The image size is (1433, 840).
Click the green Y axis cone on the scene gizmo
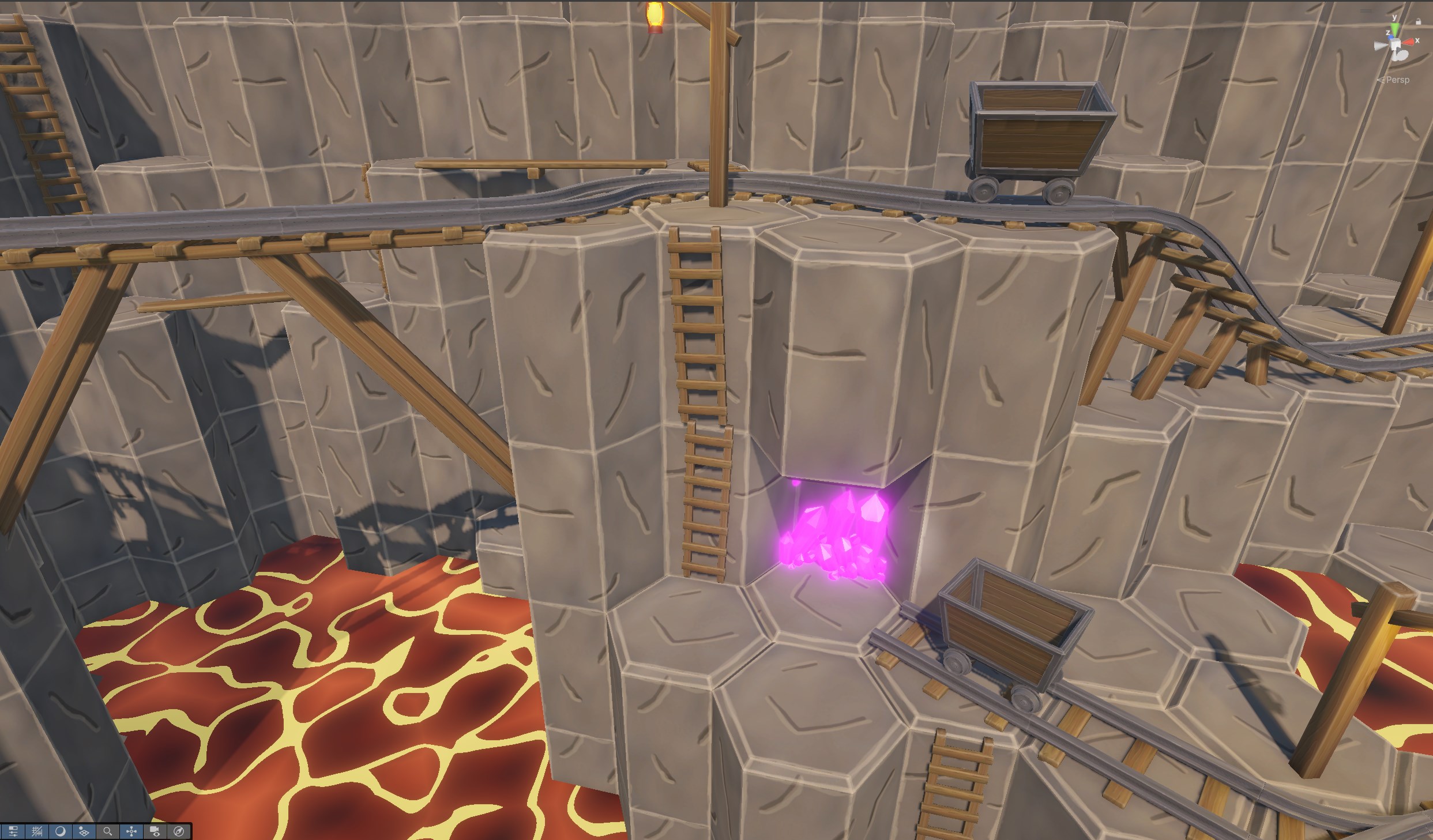pos(1395,29)
